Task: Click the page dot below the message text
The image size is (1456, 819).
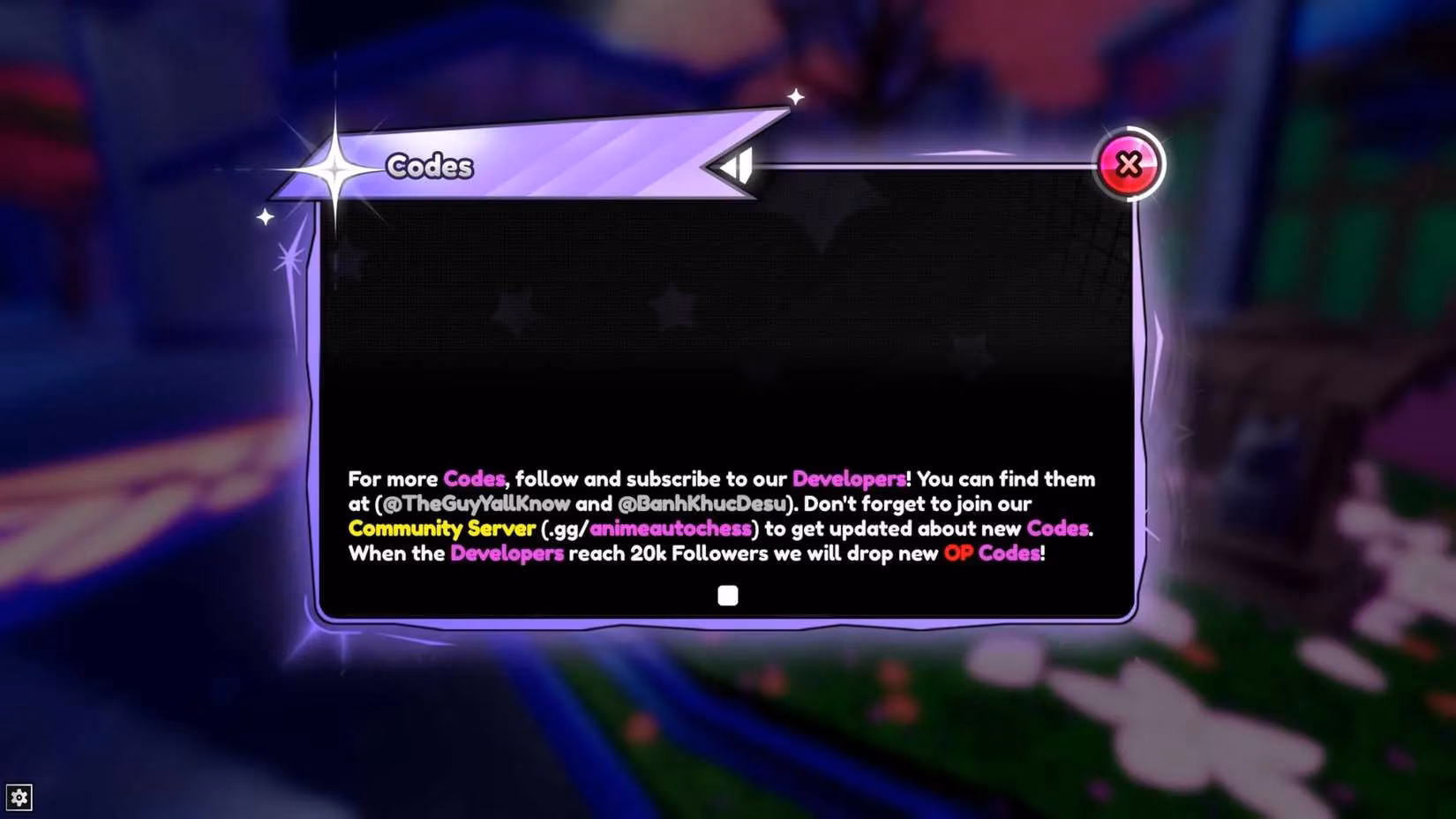Action: (x=728, y=597)
